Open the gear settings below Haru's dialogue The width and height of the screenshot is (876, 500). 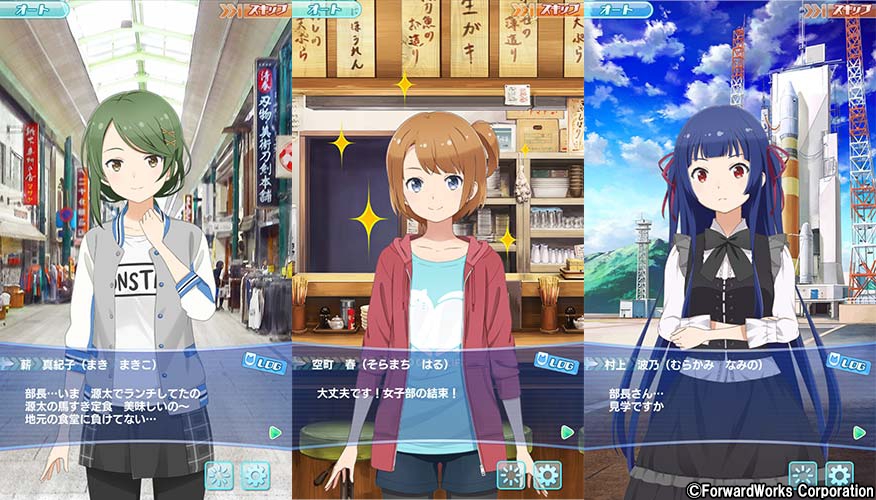(x=547, y=474)
